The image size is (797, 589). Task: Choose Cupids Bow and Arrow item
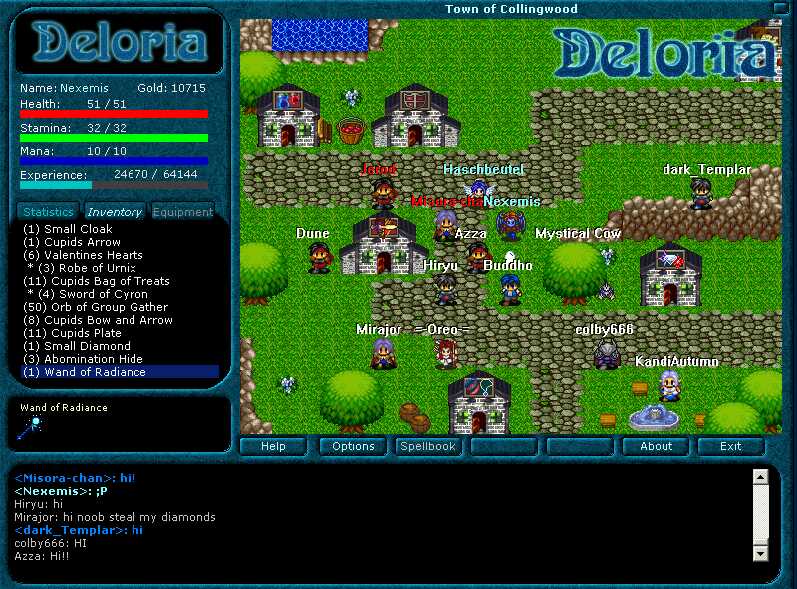point(98,320)
